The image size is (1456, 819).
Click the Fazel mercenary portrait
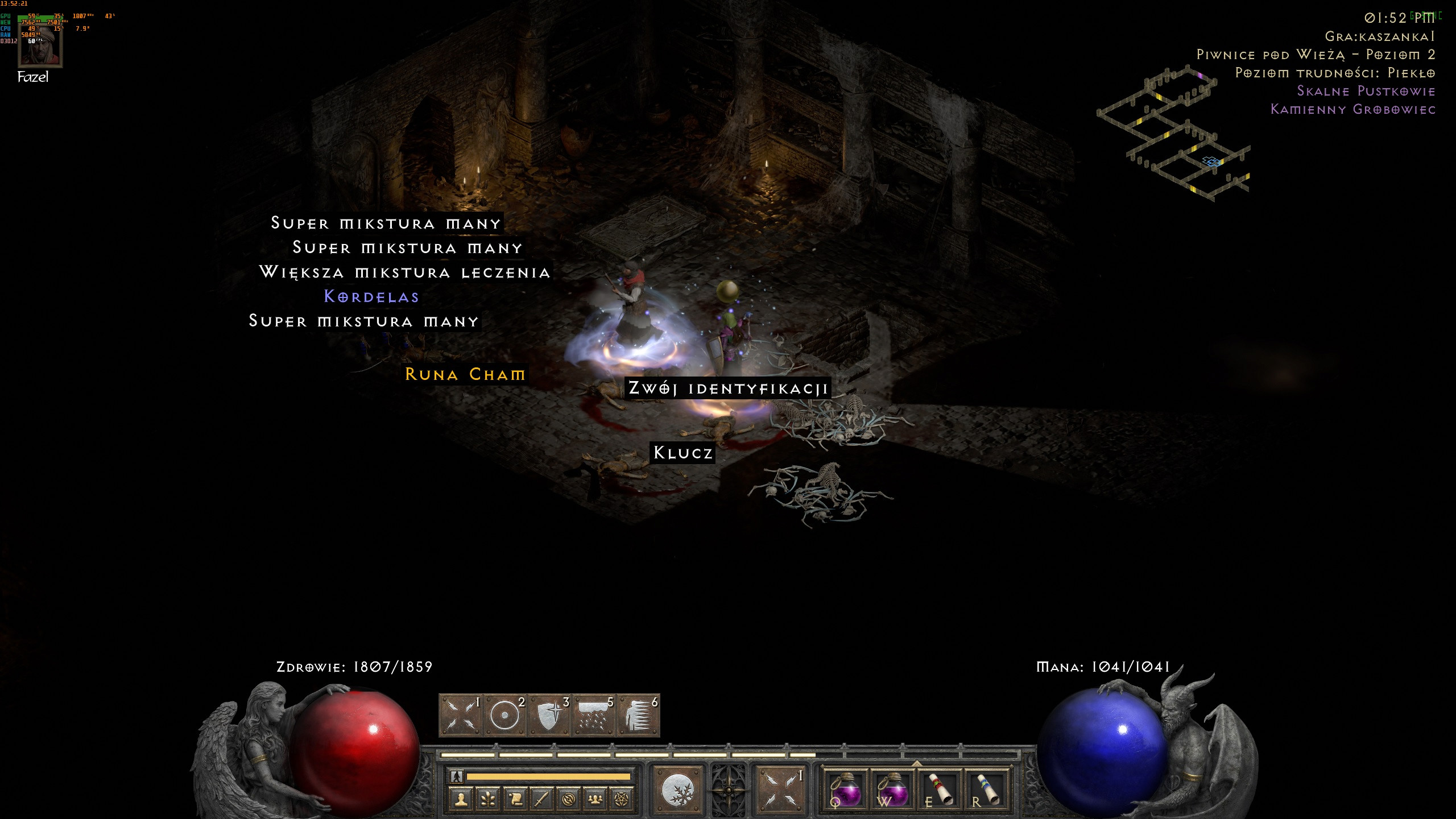coord(40,47)
